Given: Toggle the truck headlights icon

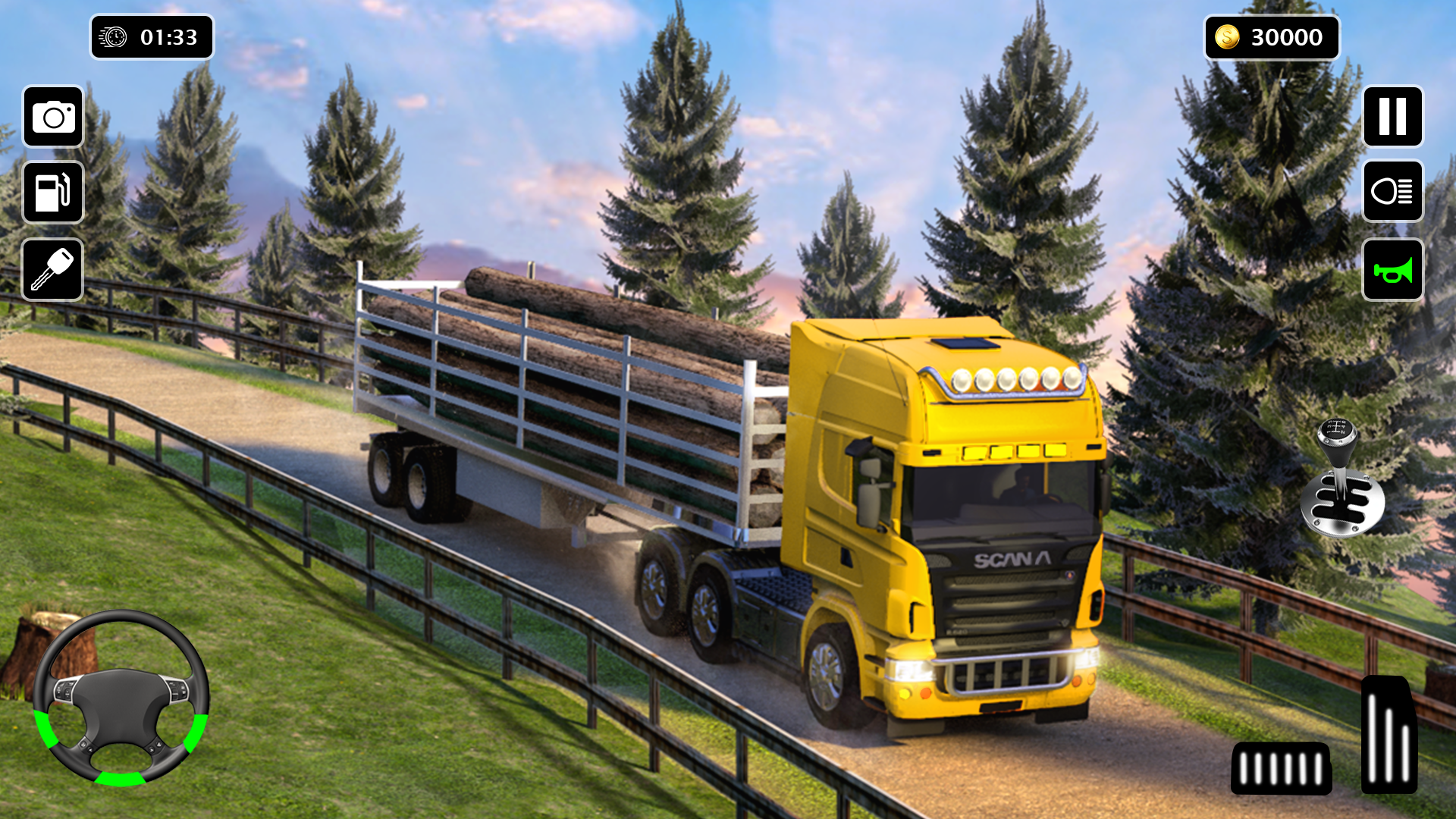Looking at the screenshot, I should pyautogui.click(x=1392, y=192).
